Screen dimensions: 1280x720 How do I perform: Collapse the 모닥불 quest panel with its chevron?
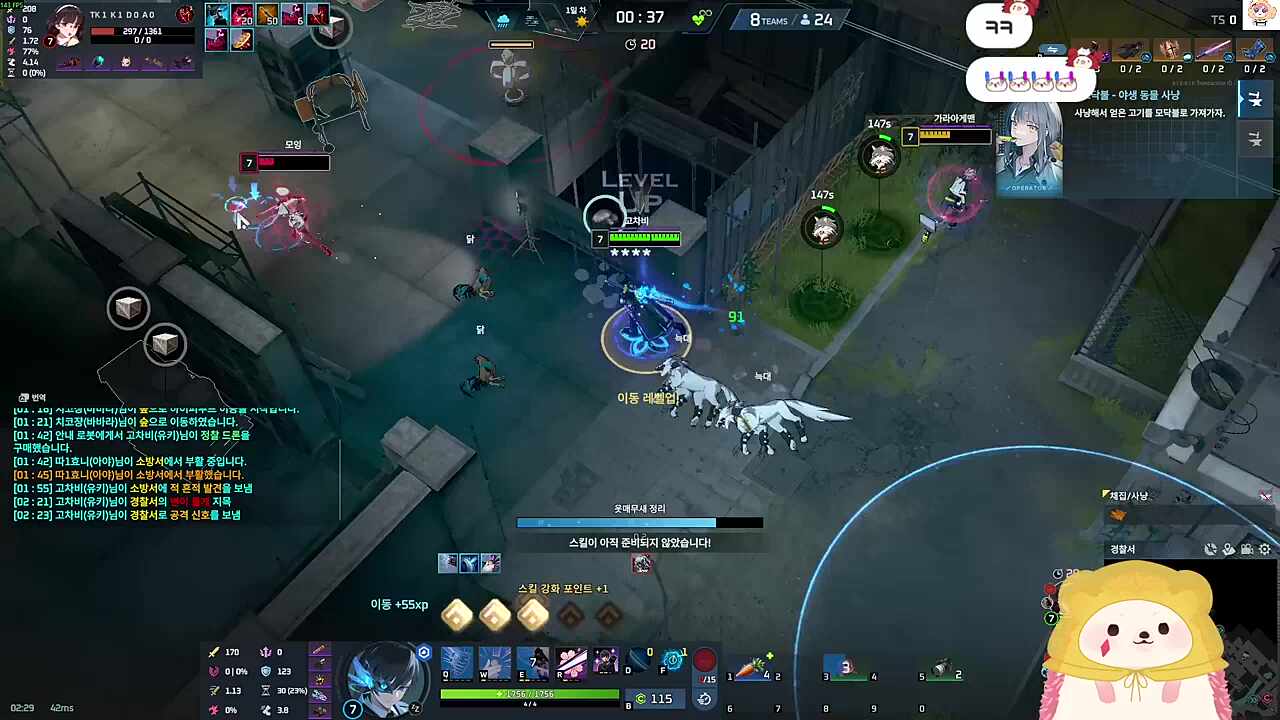pos(1242,98)
